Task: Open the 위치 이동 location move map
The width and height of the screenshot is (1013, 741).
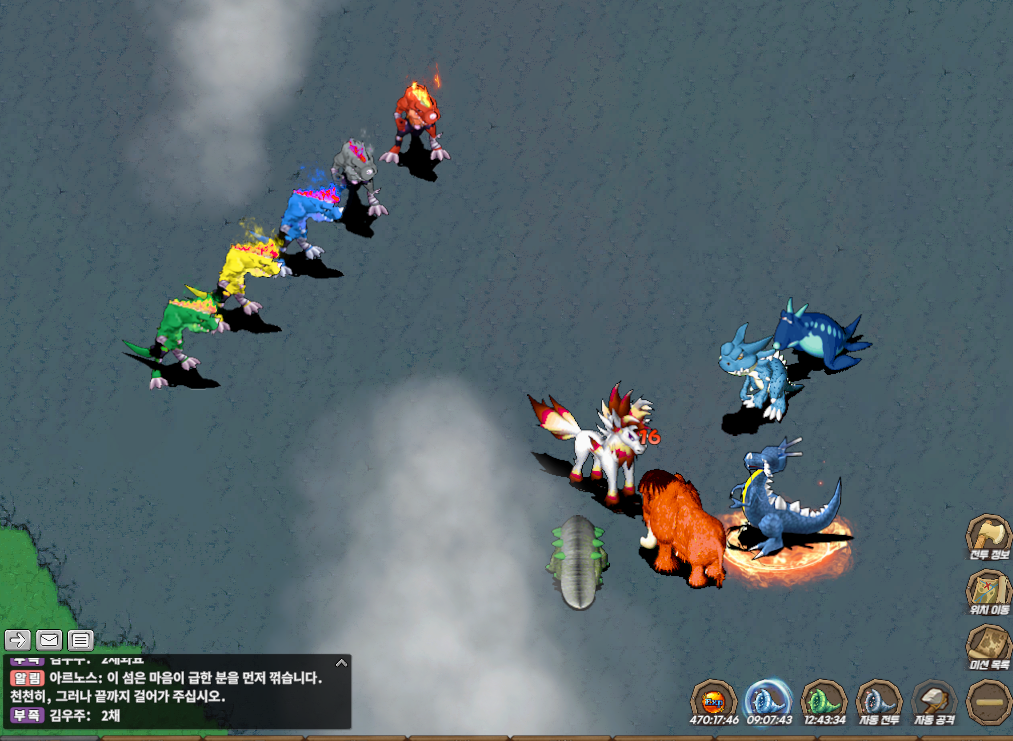Action: [x=989, y=591]
